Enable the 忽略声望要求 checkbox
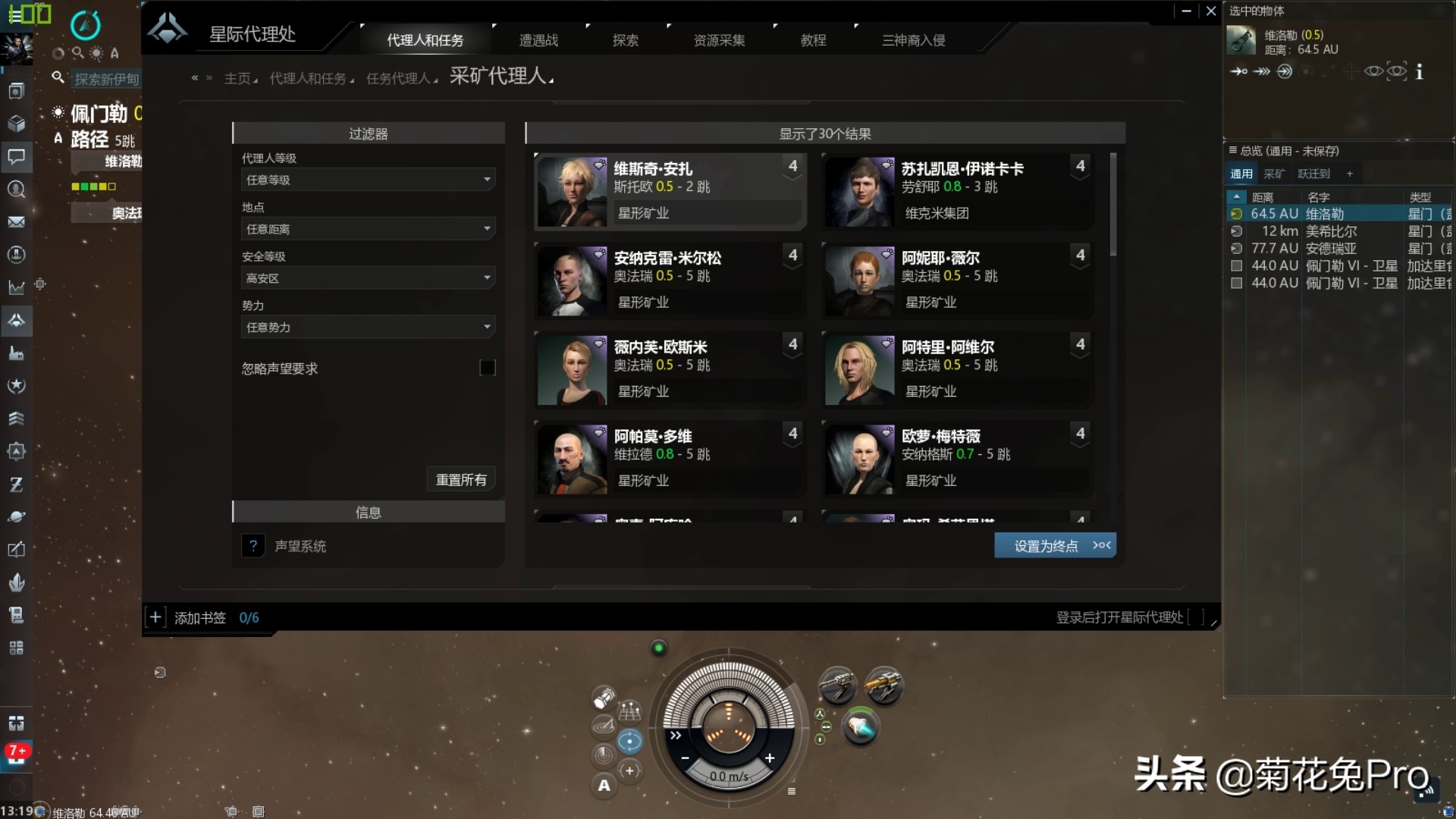 [488, 368]
